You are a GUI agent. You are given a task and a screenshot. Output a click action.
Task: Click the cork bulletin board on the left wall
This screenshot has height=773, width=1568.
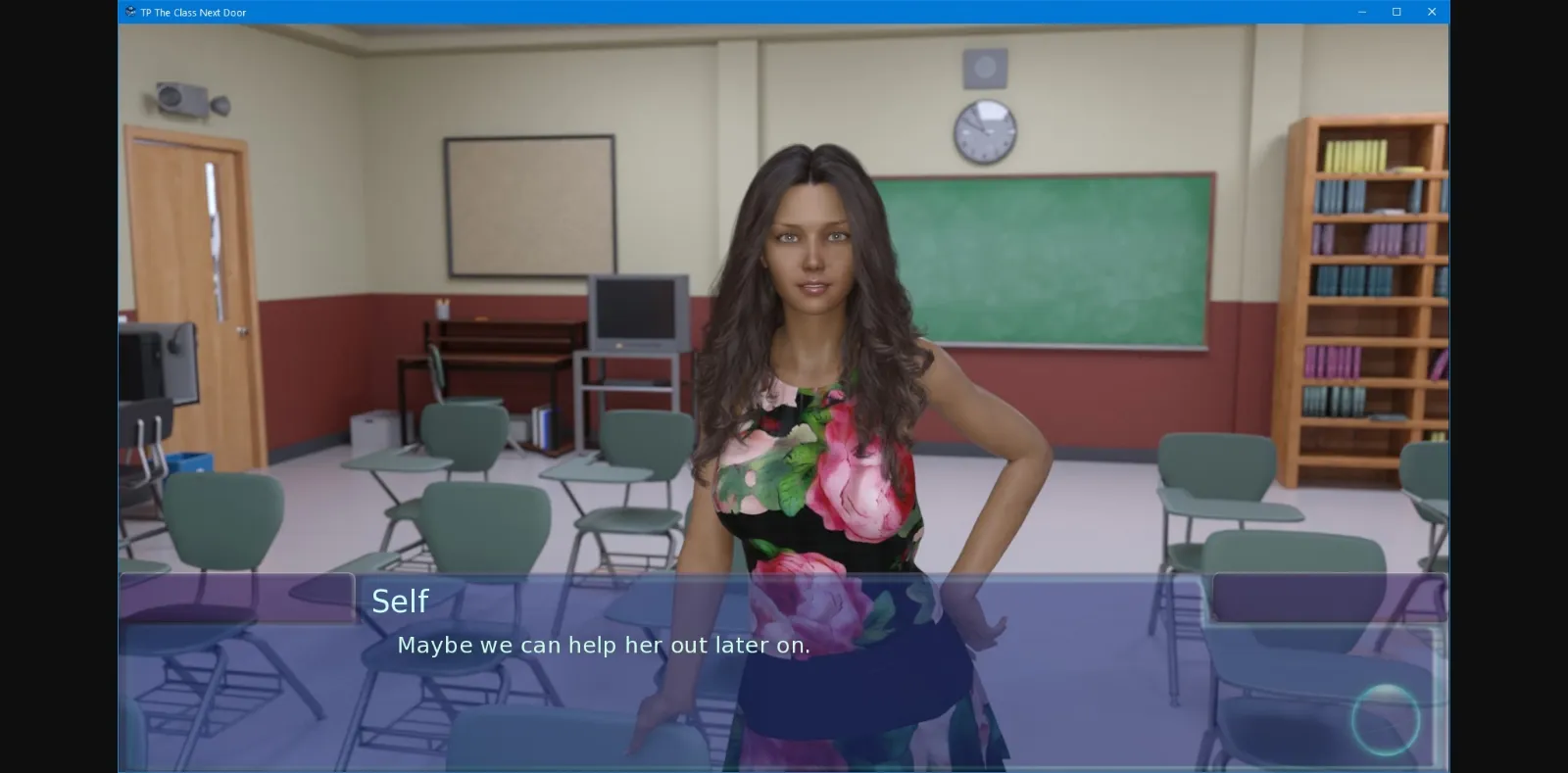point(529,206)
